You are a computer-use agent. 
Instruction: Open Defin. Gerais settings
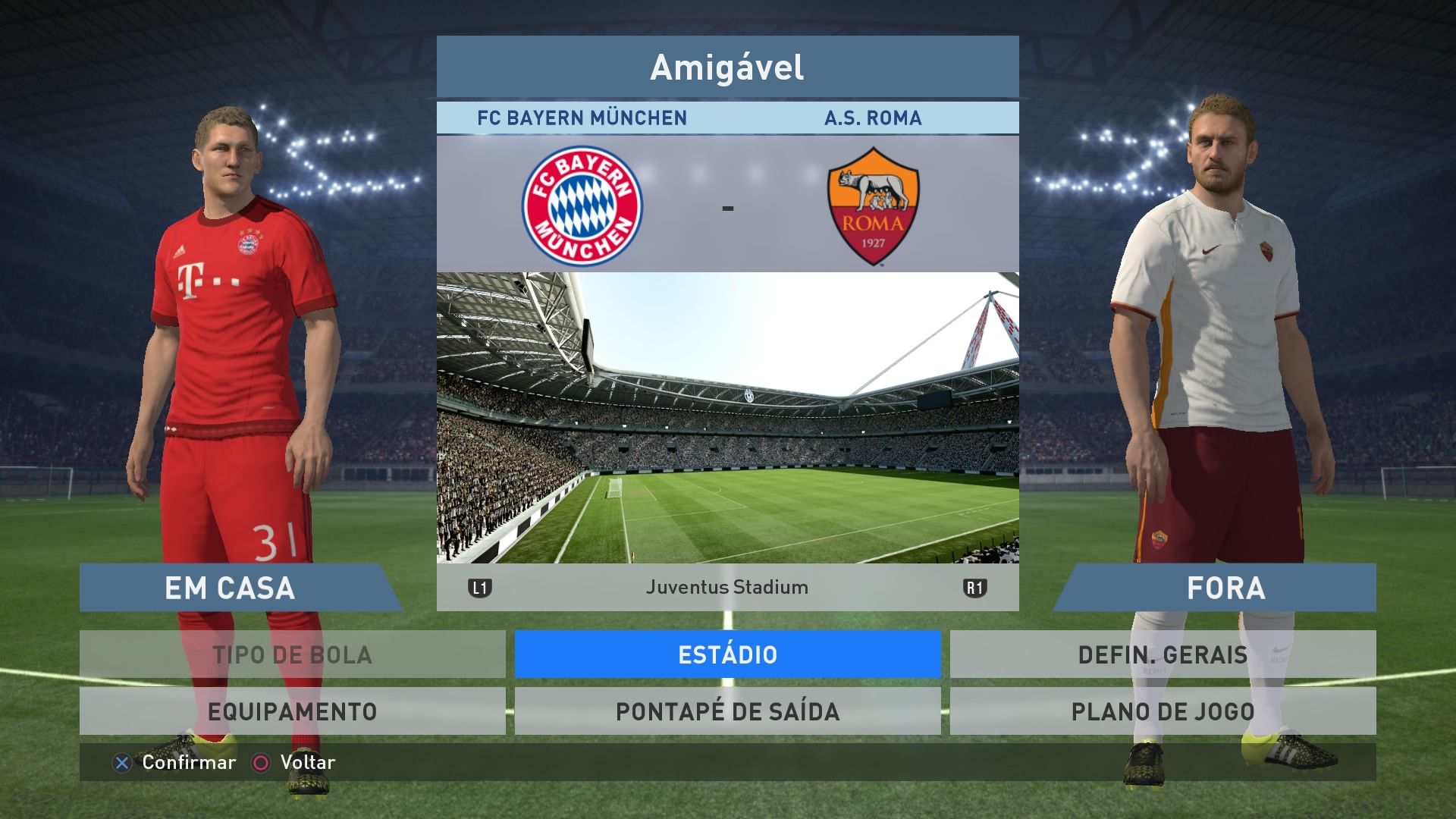tap(1163, 654)
